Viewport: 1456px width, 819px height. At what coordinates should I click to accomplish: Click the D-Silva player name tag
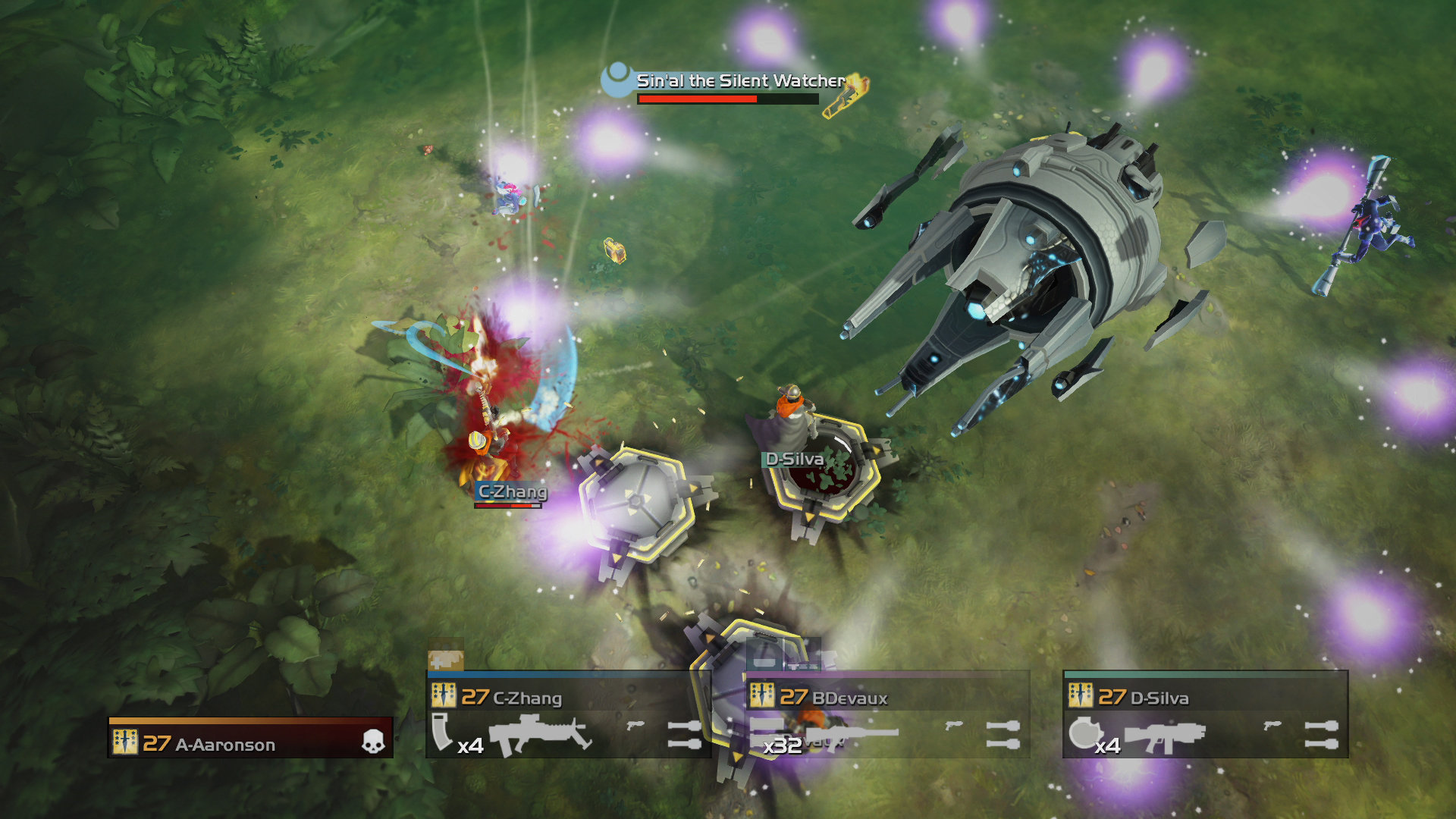[792, 457]
